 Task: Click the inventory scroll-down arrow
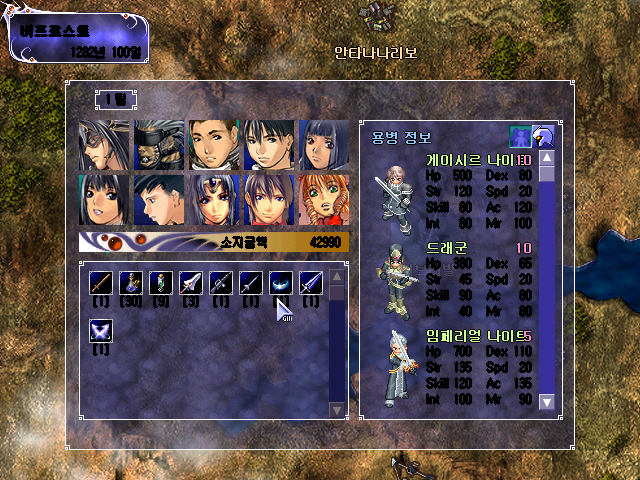point(337,408)
